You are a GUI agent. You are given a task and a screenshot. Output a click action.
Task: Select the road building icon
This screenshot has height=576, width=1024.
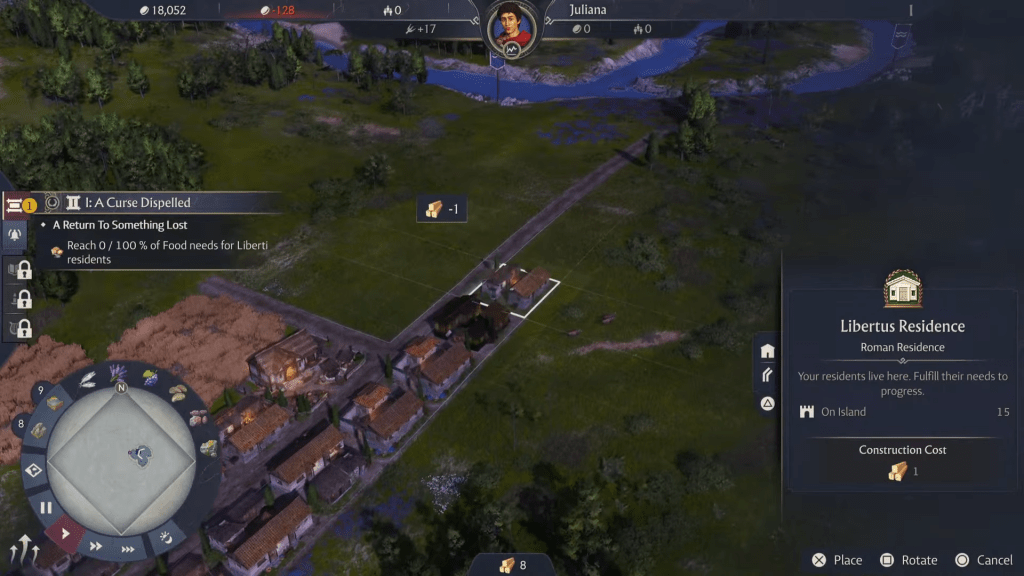point(767,376)
